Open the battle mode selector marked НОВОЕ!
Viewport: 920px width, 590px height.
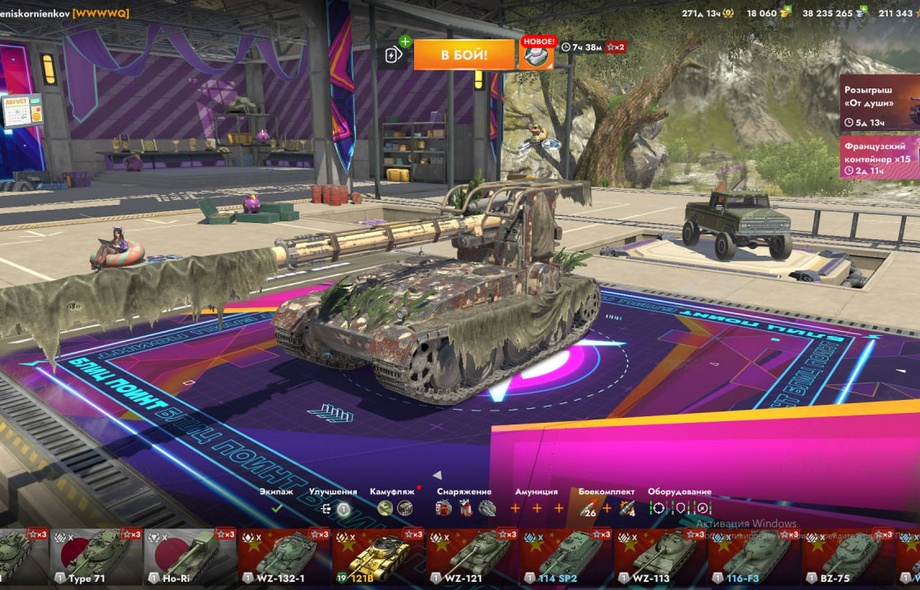tap(537, 55)
